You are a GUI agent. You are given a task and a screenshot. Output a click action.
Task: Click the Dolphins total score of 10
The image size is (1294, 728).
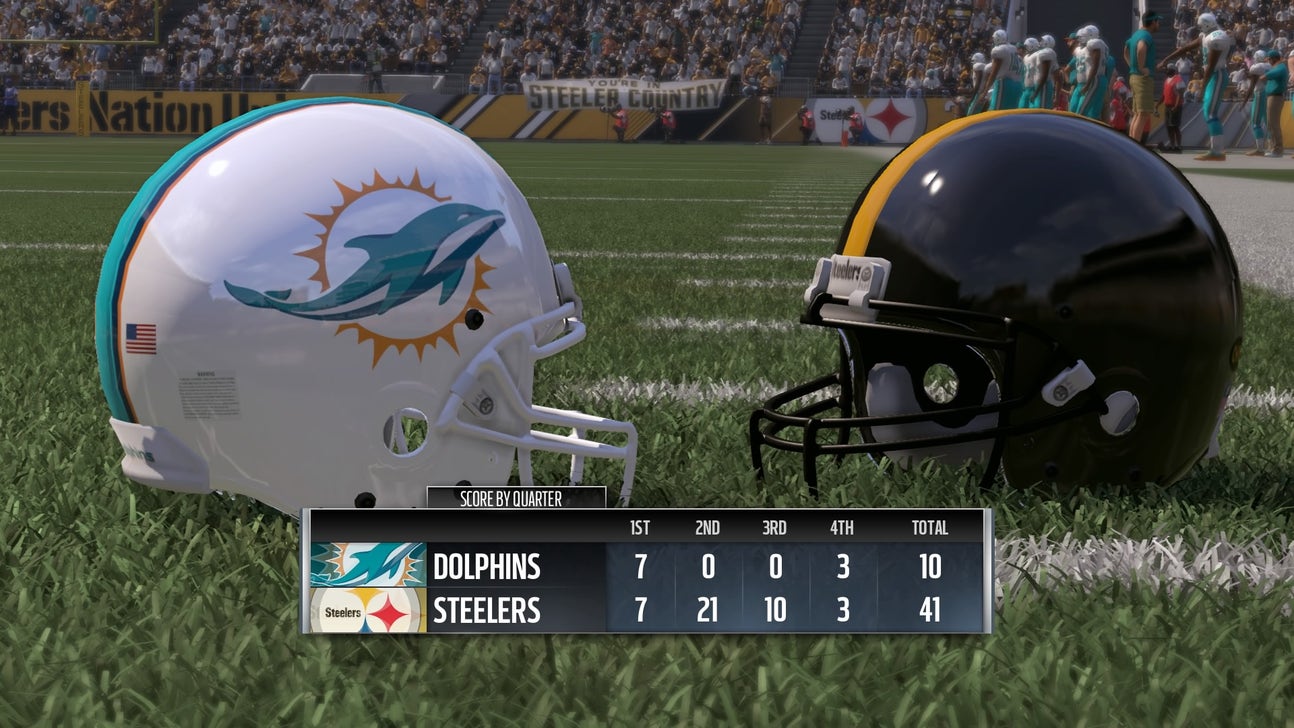929,566
